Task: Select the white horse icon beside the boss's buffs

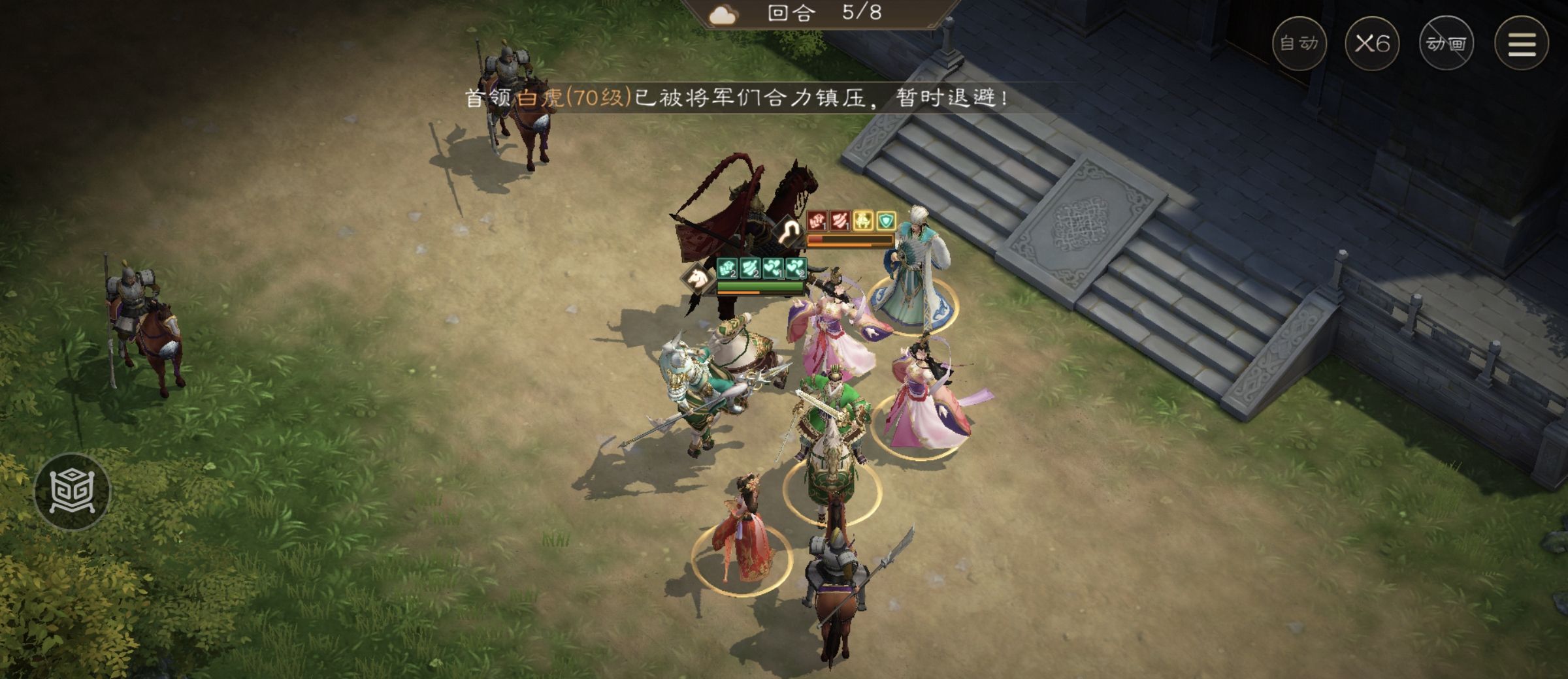Action: click(x=696, y=277)
